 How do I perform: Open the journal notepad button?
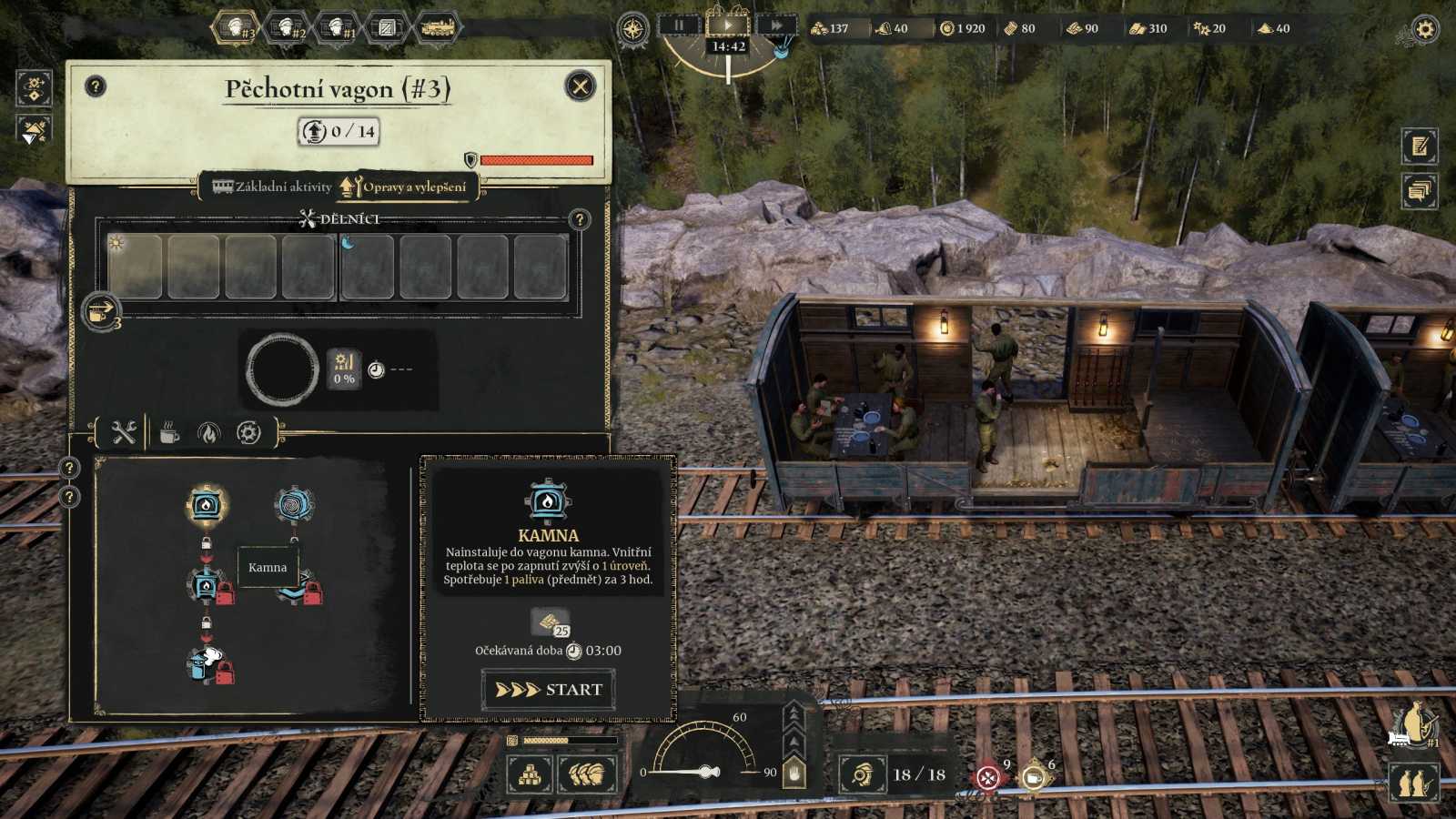point(1420,146)
